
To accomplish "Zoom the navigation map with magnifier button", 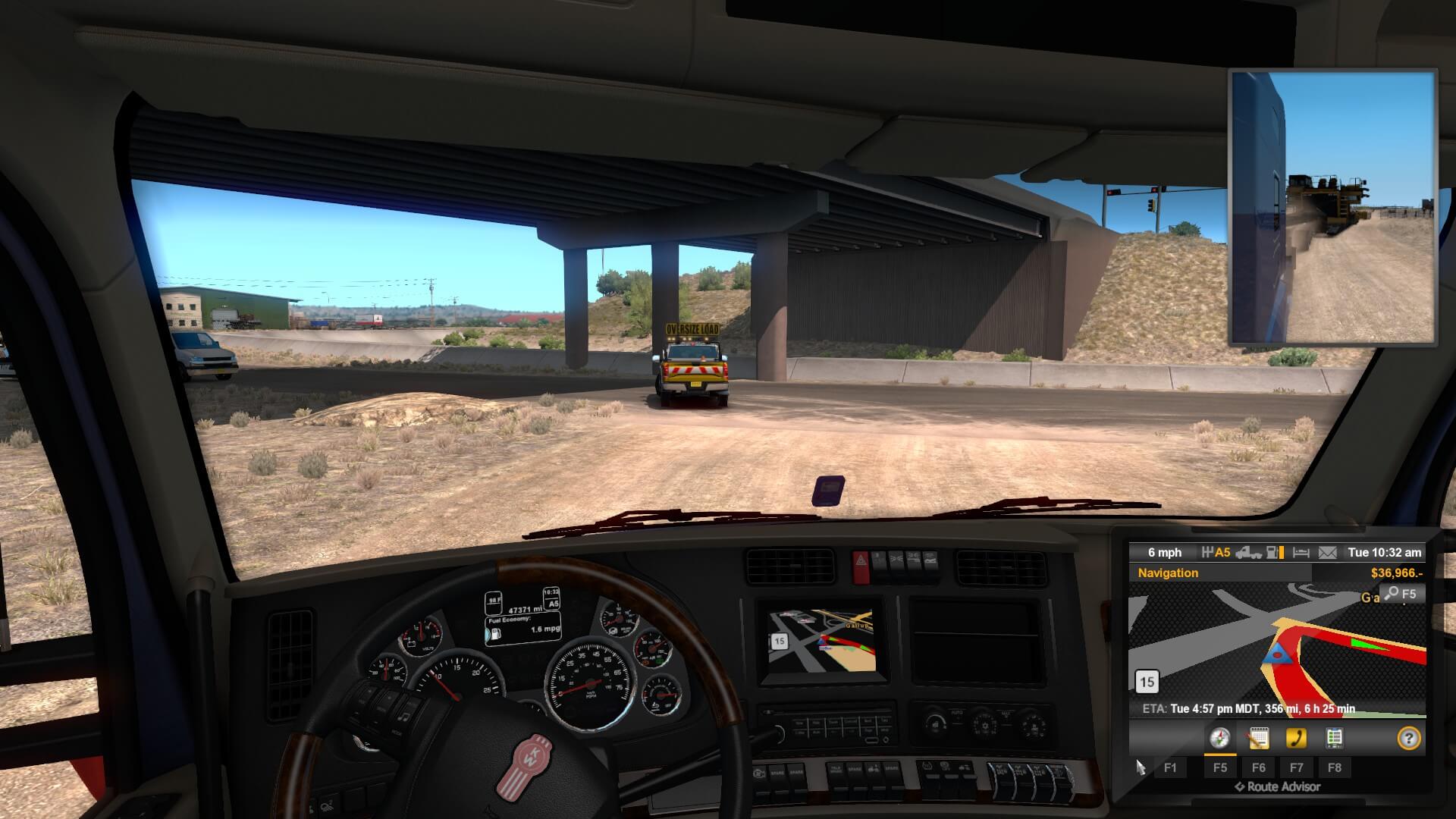I will coord(1400,594).
